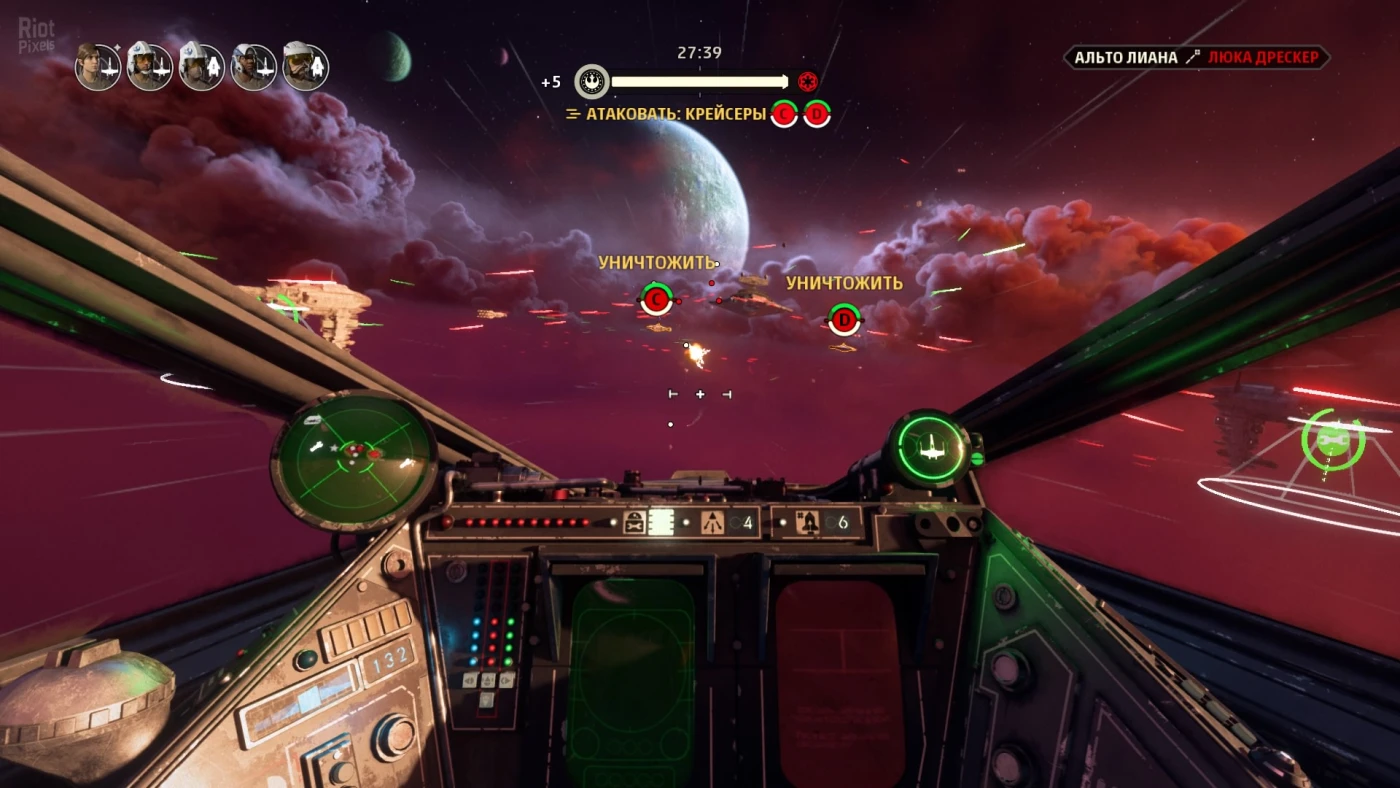The image size is (1400, 788).
Task: Activate the astromech repair droid ability
Action: tap(635, 522)
